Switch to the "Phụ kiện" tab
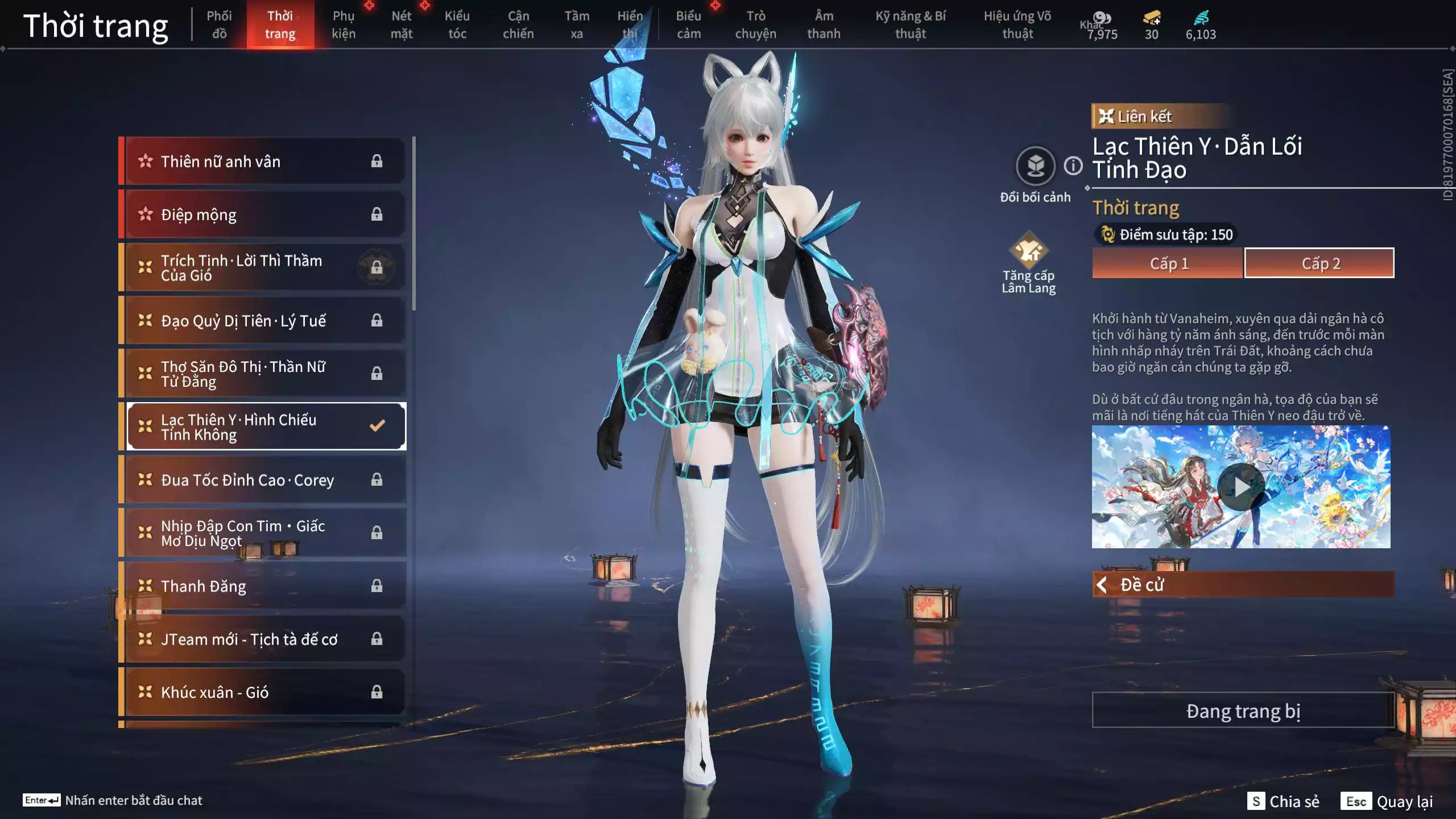Screen dimensions: 1456x819 (x=344, y=24)
